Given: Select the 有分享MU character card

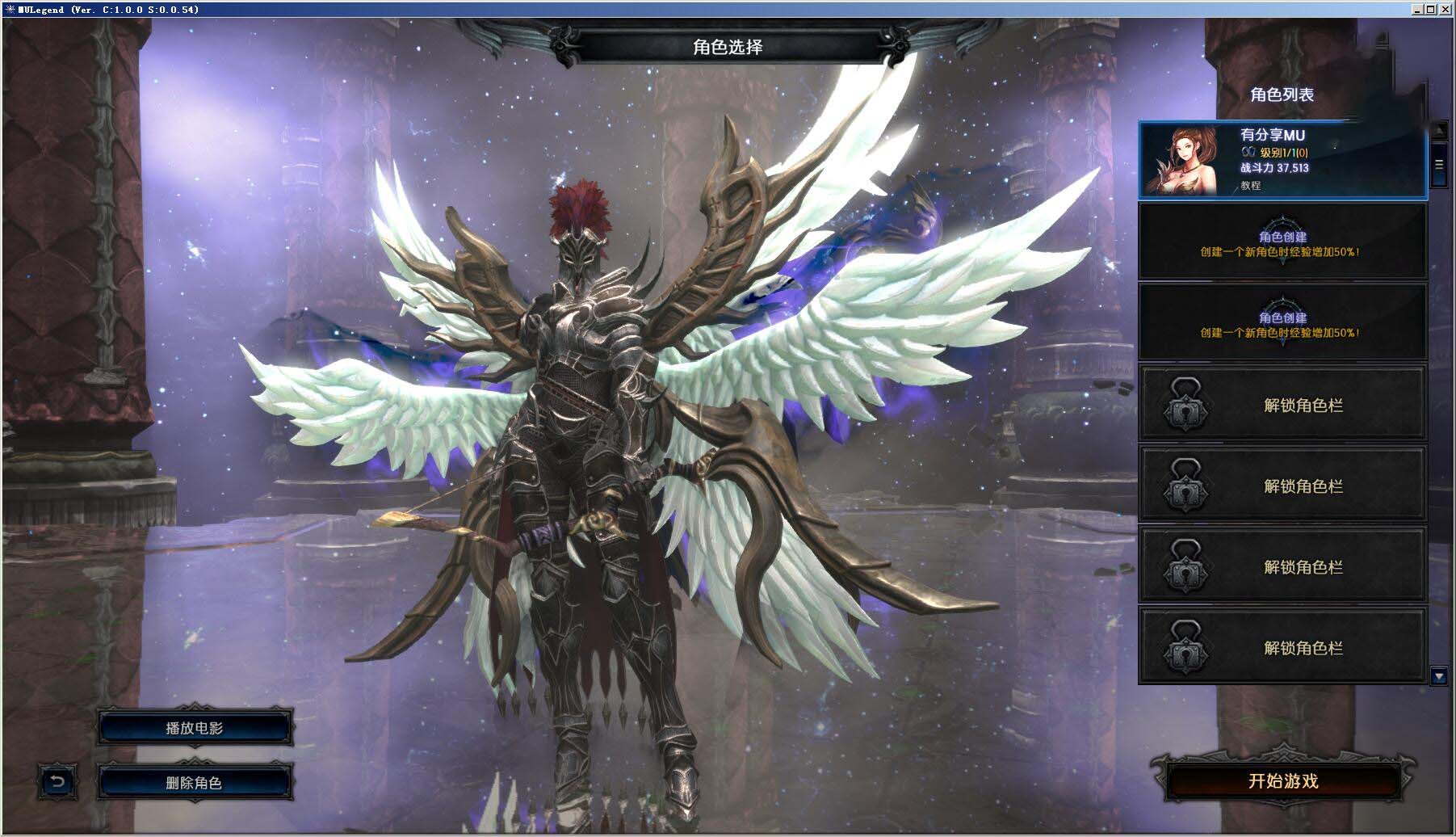Looking at the screenshot, I should (x=1282, y=160).
